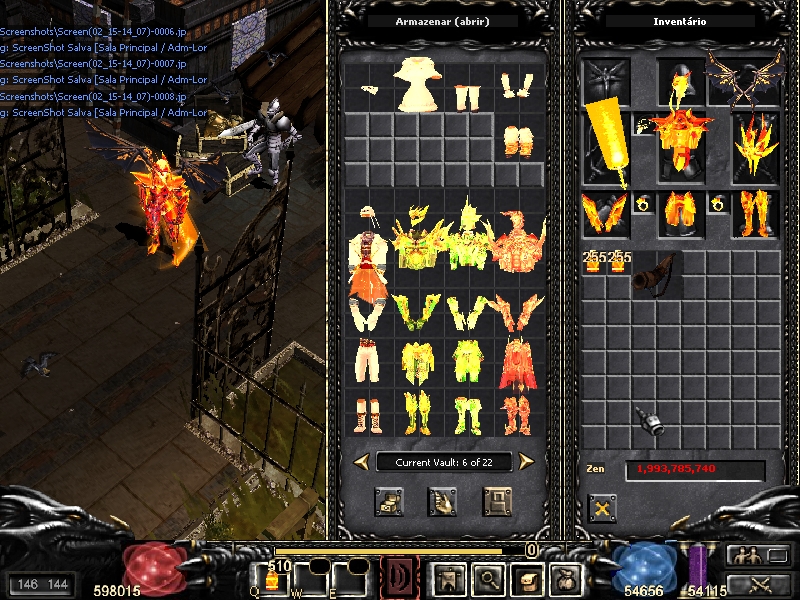Click the vault's chest deposit button
This screenshot has width=800, height=600.
pos(388,501)
